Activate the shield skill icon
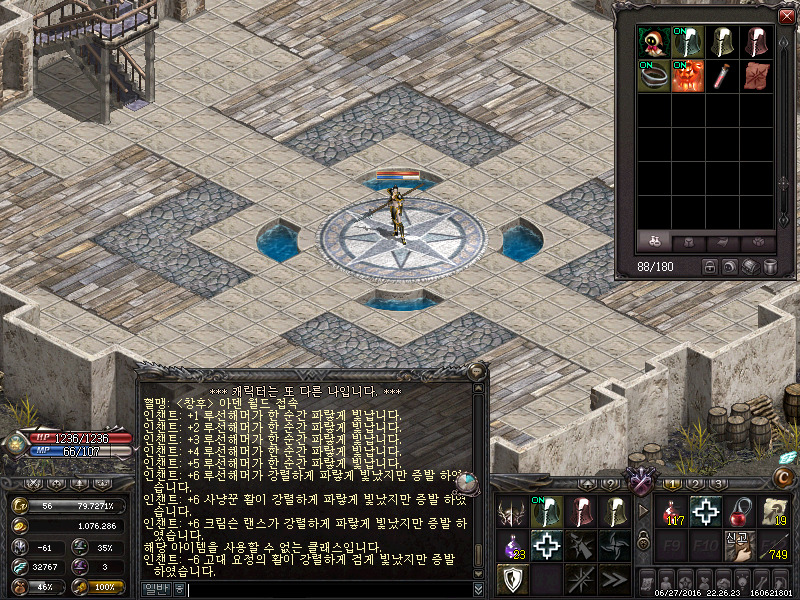Screen dimensions: 800x600 point(513,579)
